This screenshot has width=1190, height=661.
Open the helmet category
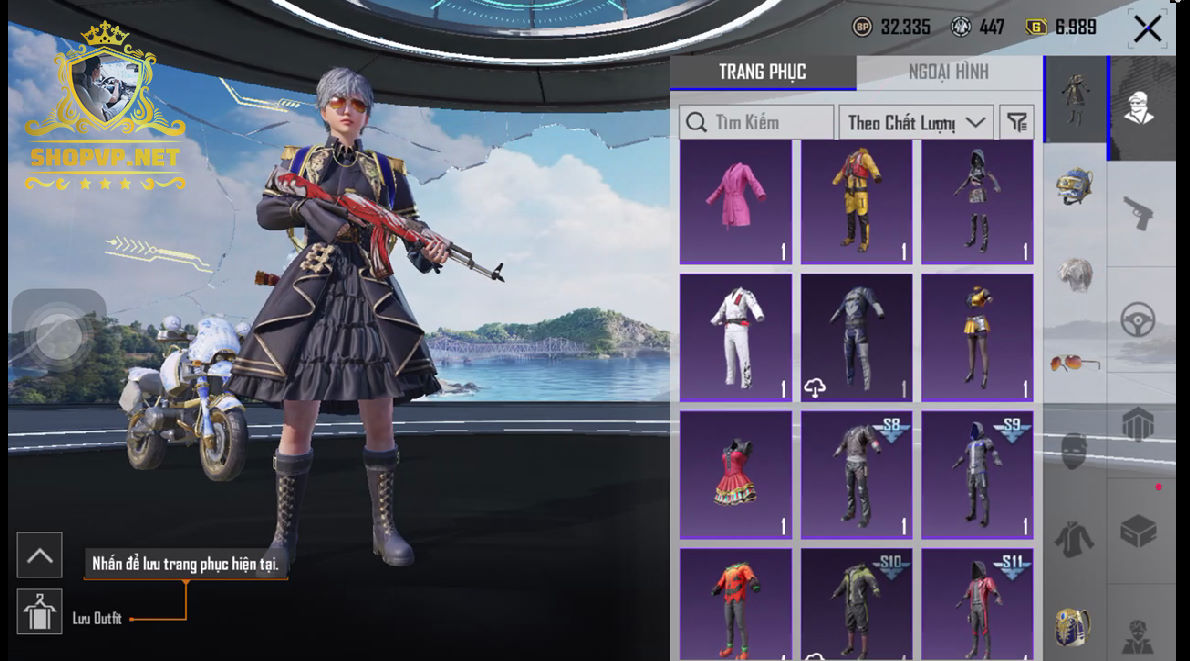[x=1075, y=187]
